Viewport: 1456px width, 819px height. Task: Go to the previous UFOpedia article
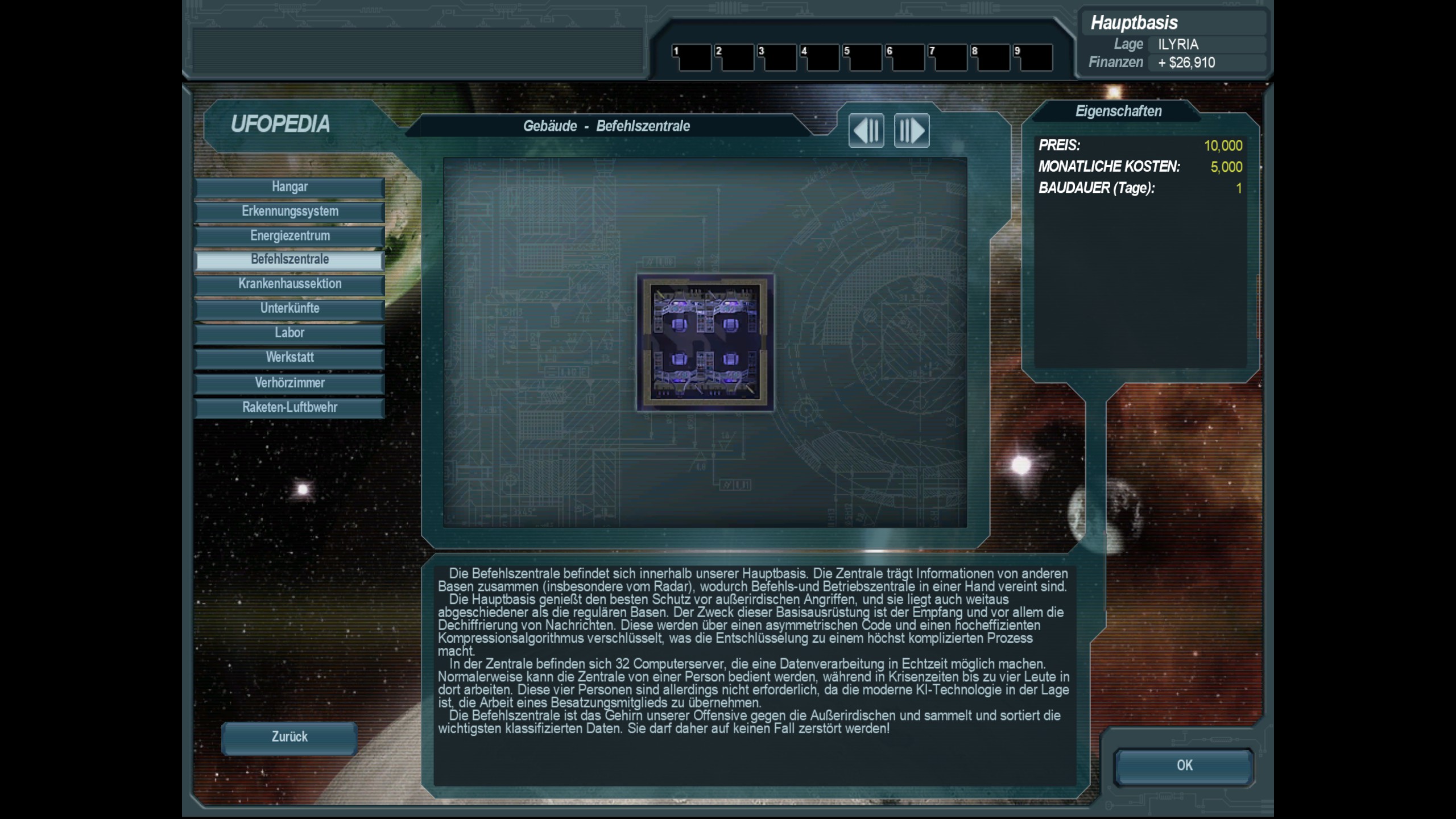866,130
